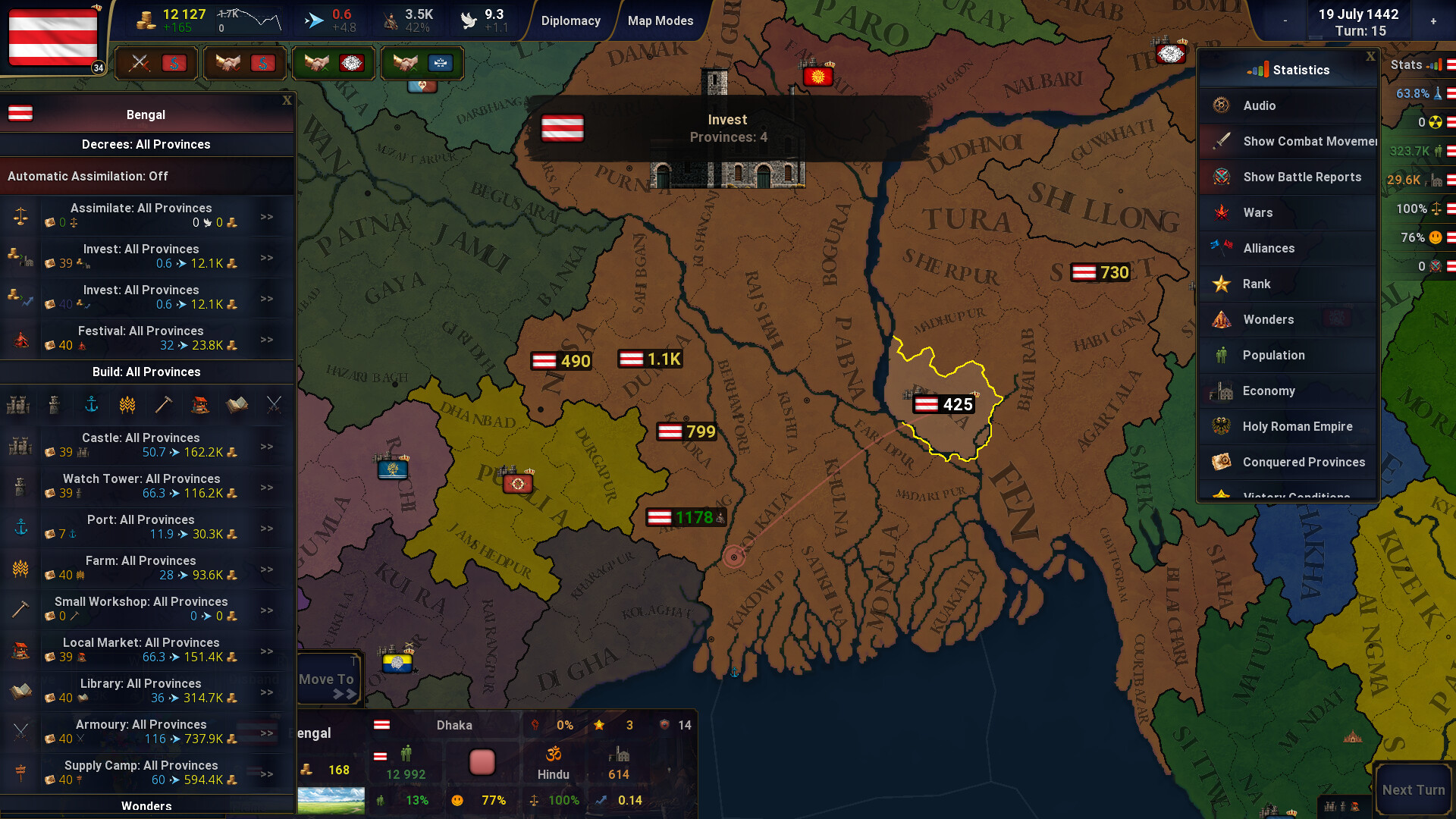Select the Port anchor build icon
This screenshot has width=1456, height=819.
coord(90,405)
